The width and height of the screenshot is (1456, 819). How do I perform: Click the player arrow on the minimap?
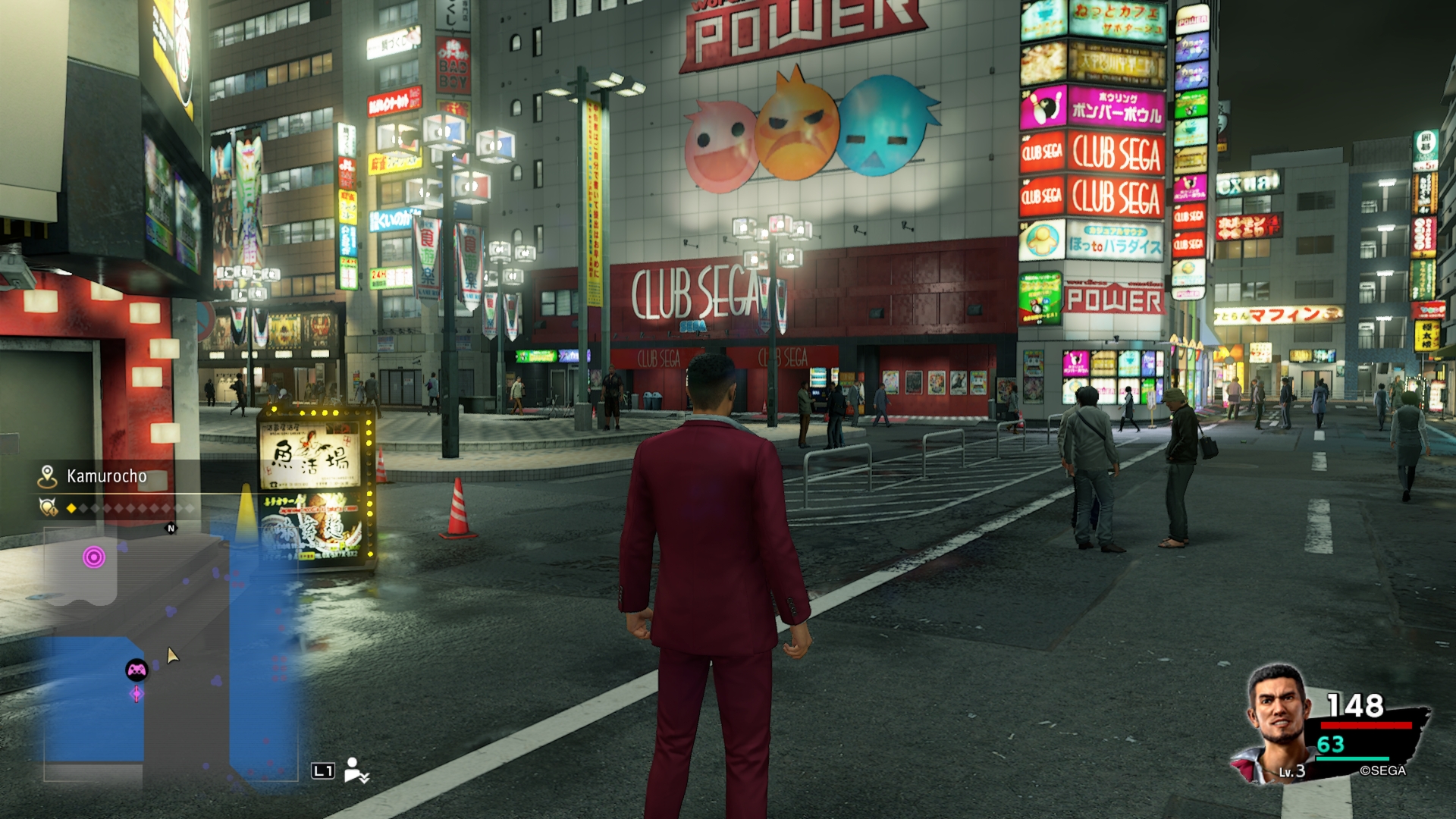pyautogui.click(x=173, y=655)
